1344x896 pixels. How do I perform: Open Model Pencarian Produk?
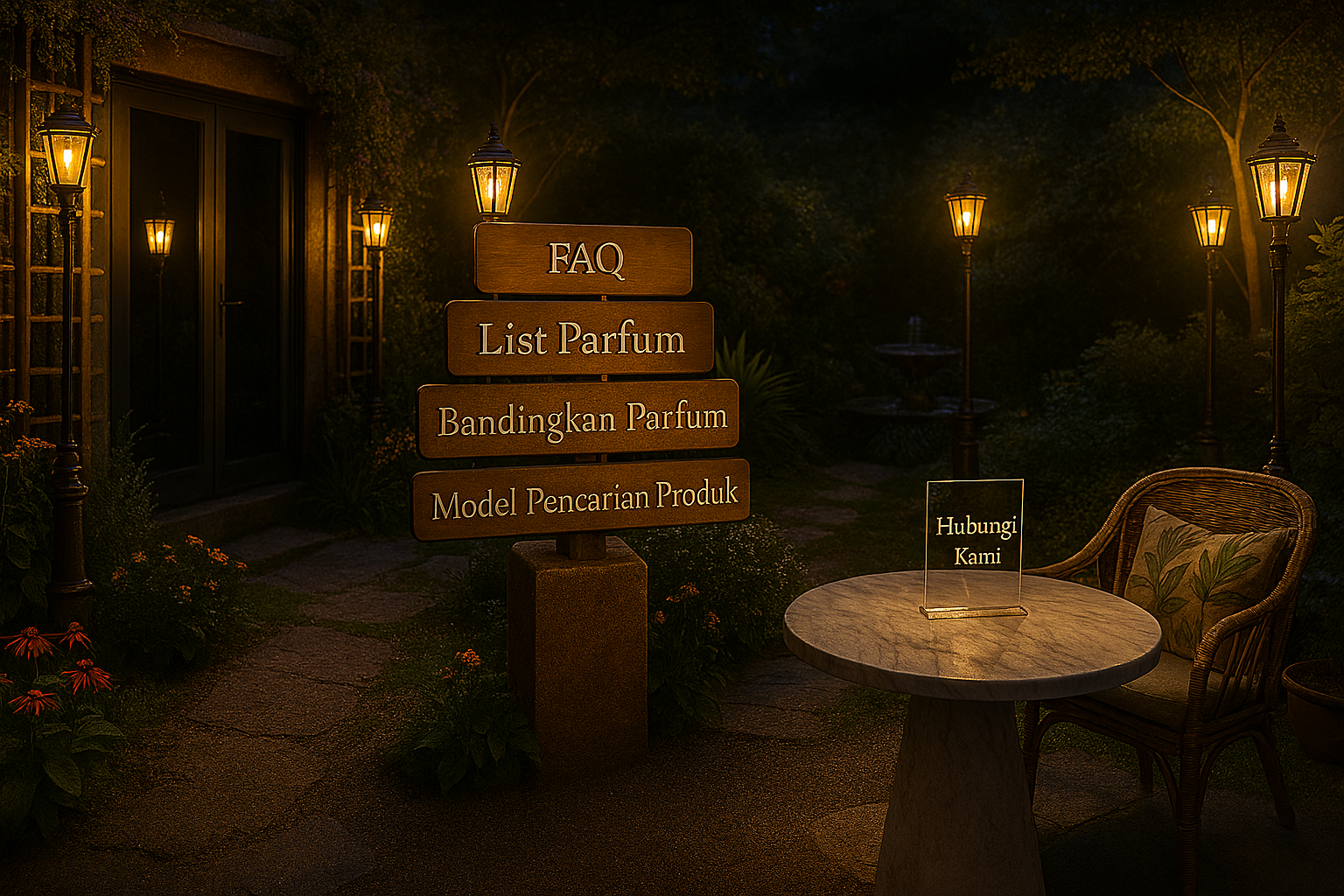pyautogui.click(x=582, y=499)
